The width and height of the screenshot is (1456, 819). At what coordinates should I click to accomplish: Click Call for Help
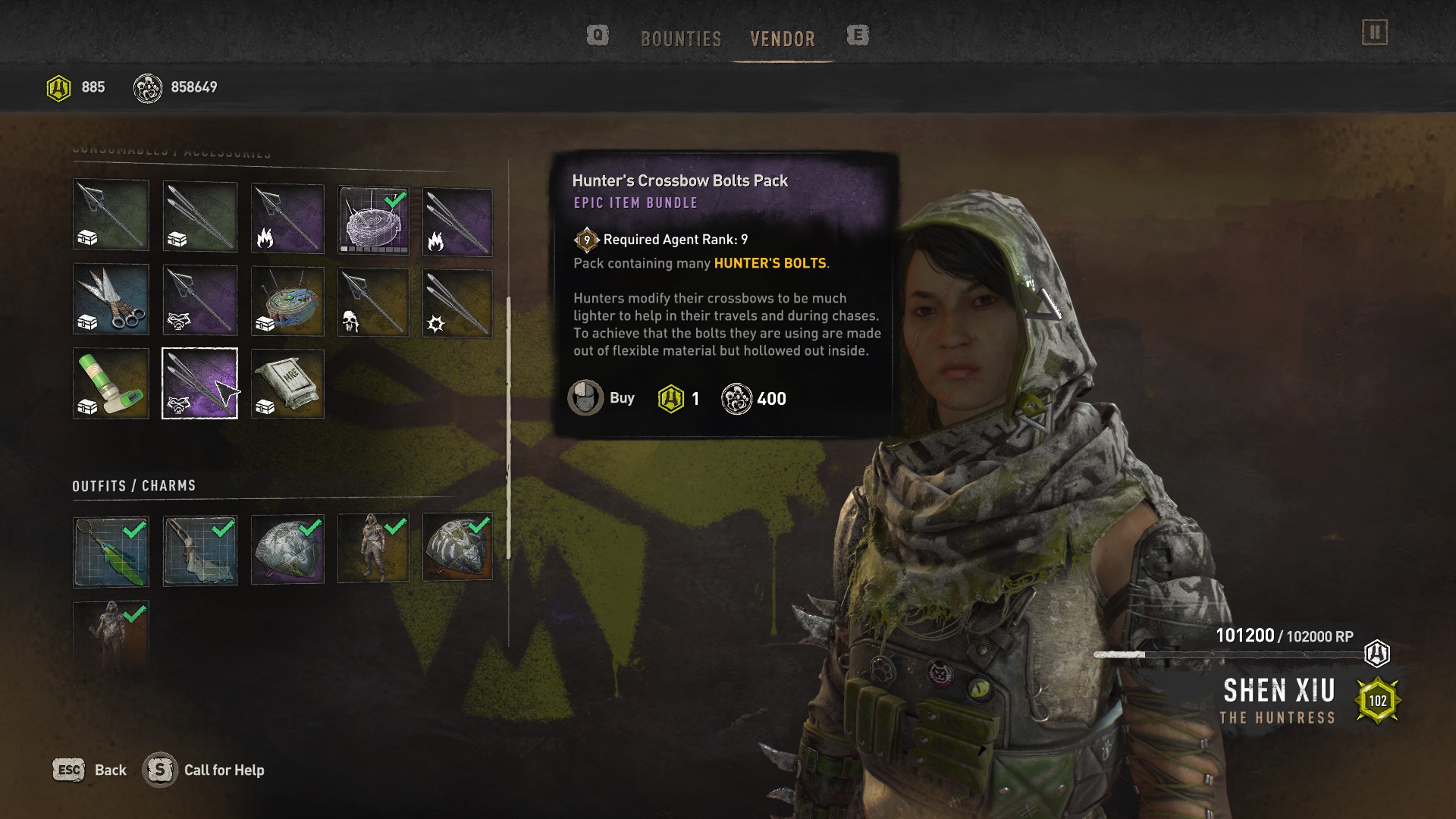pyautogui.click(x=205, y=770)
